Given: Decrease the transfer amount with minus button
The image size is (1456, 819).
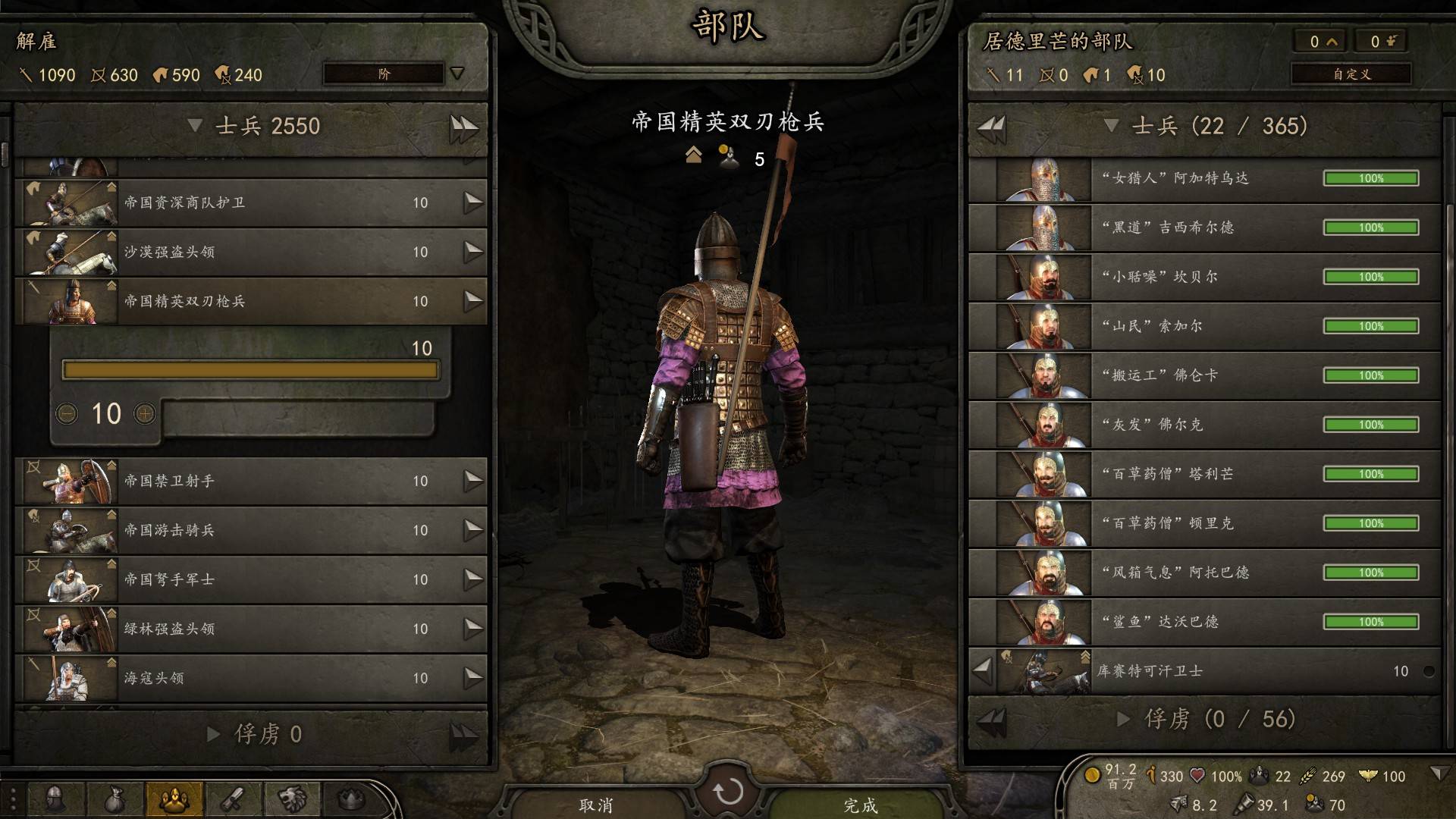Looking at the screenshot, I should tap(67, 413).
